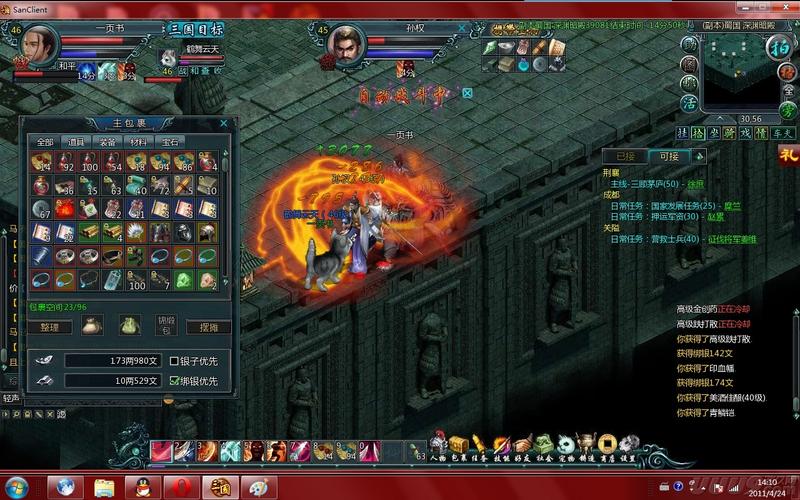Show the 宝石 inventory tab

coord(170,142)
